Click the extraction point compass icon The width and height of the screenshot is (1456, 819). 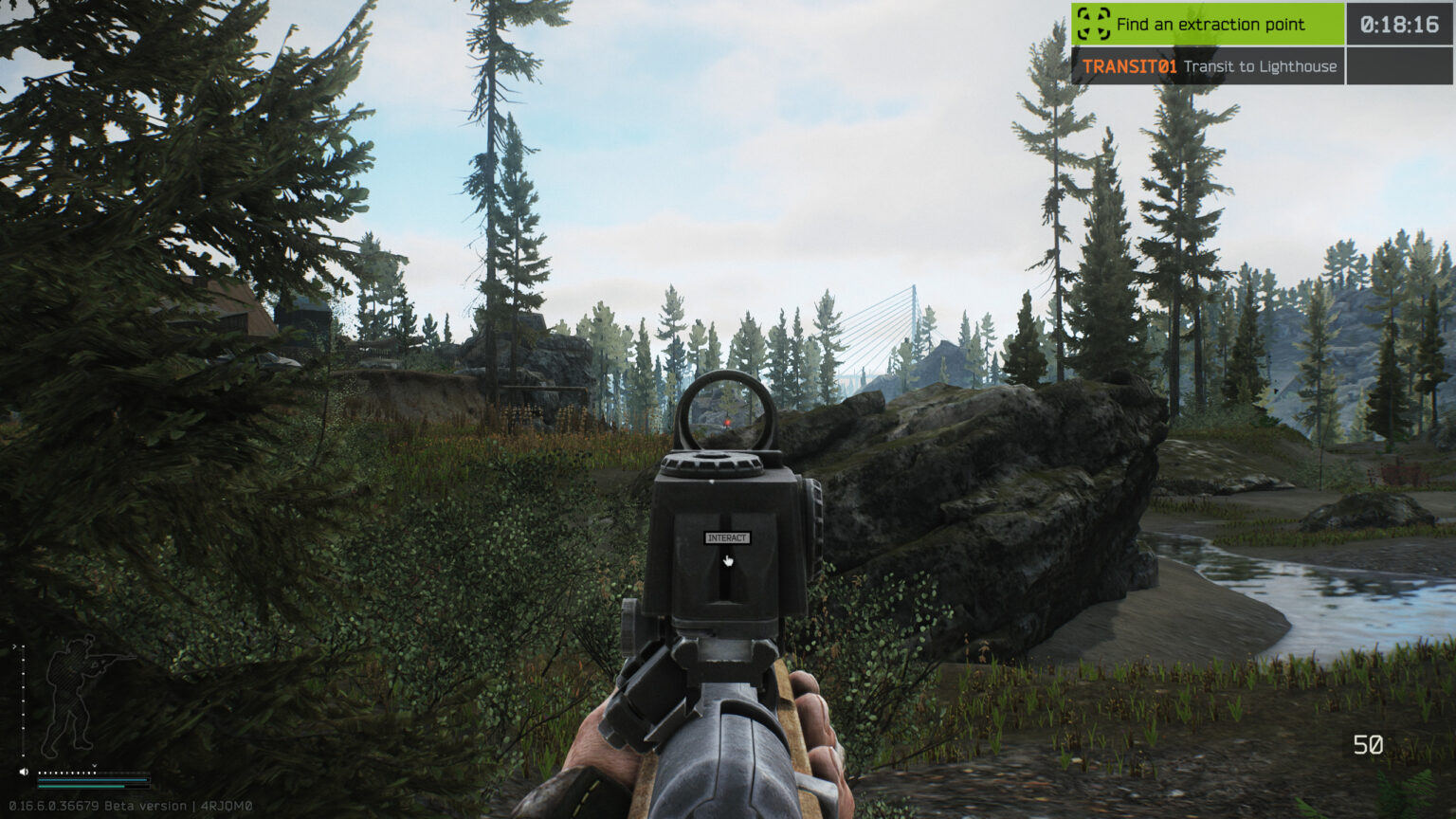click(1092, 25)
